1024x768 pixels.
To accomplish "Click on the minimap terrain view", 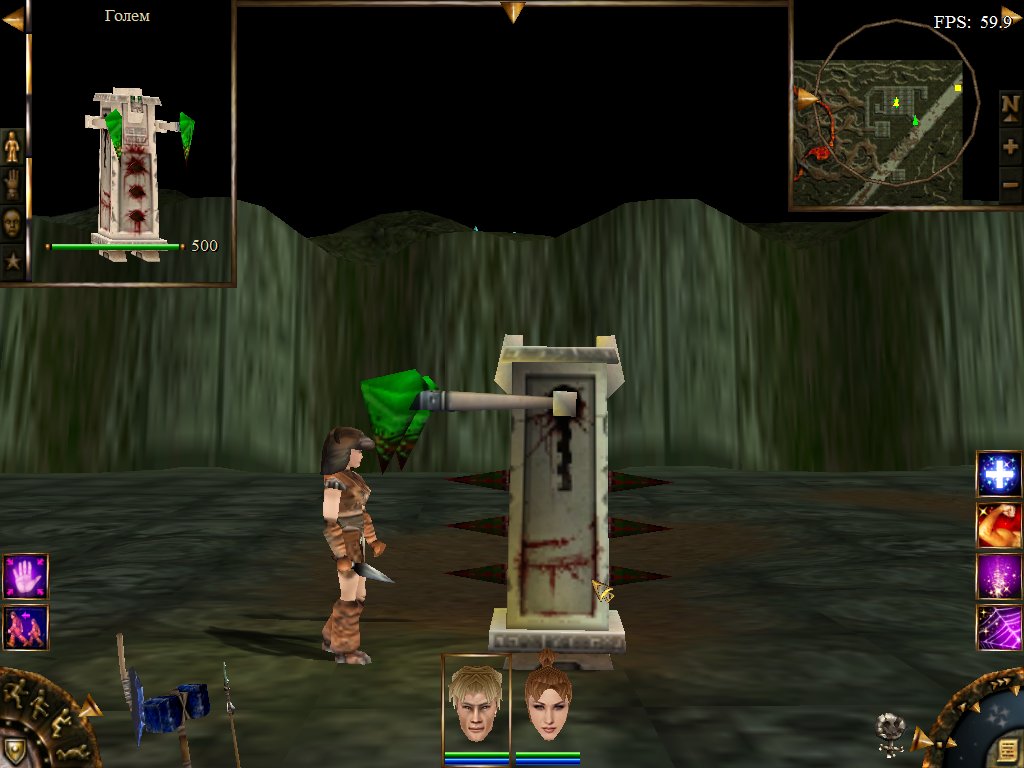I will pyautogui.click(x=878, y=130).
